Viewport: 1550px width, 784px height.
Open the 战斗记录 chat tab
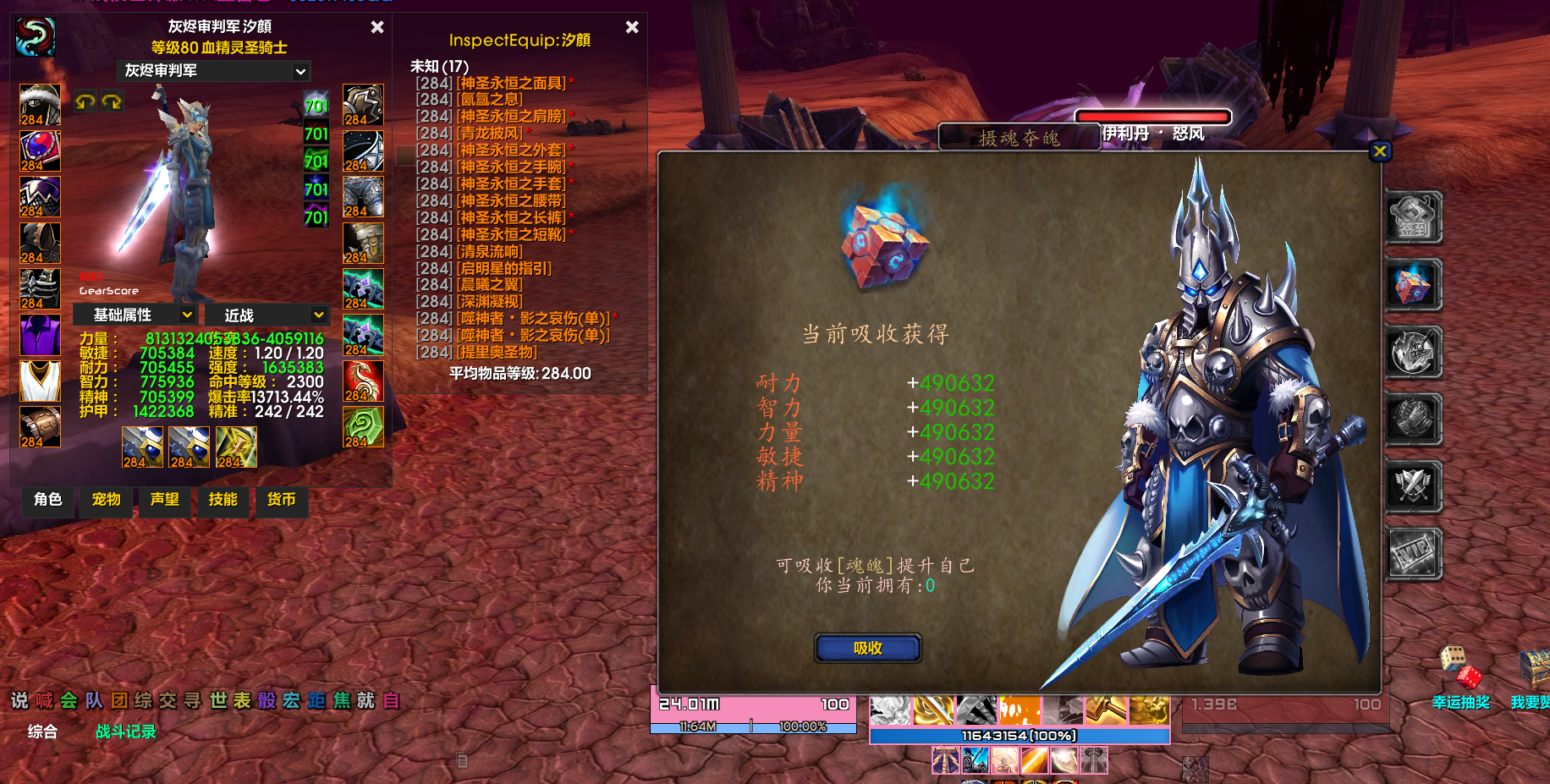pyautogui.click(x=124, y=732)
